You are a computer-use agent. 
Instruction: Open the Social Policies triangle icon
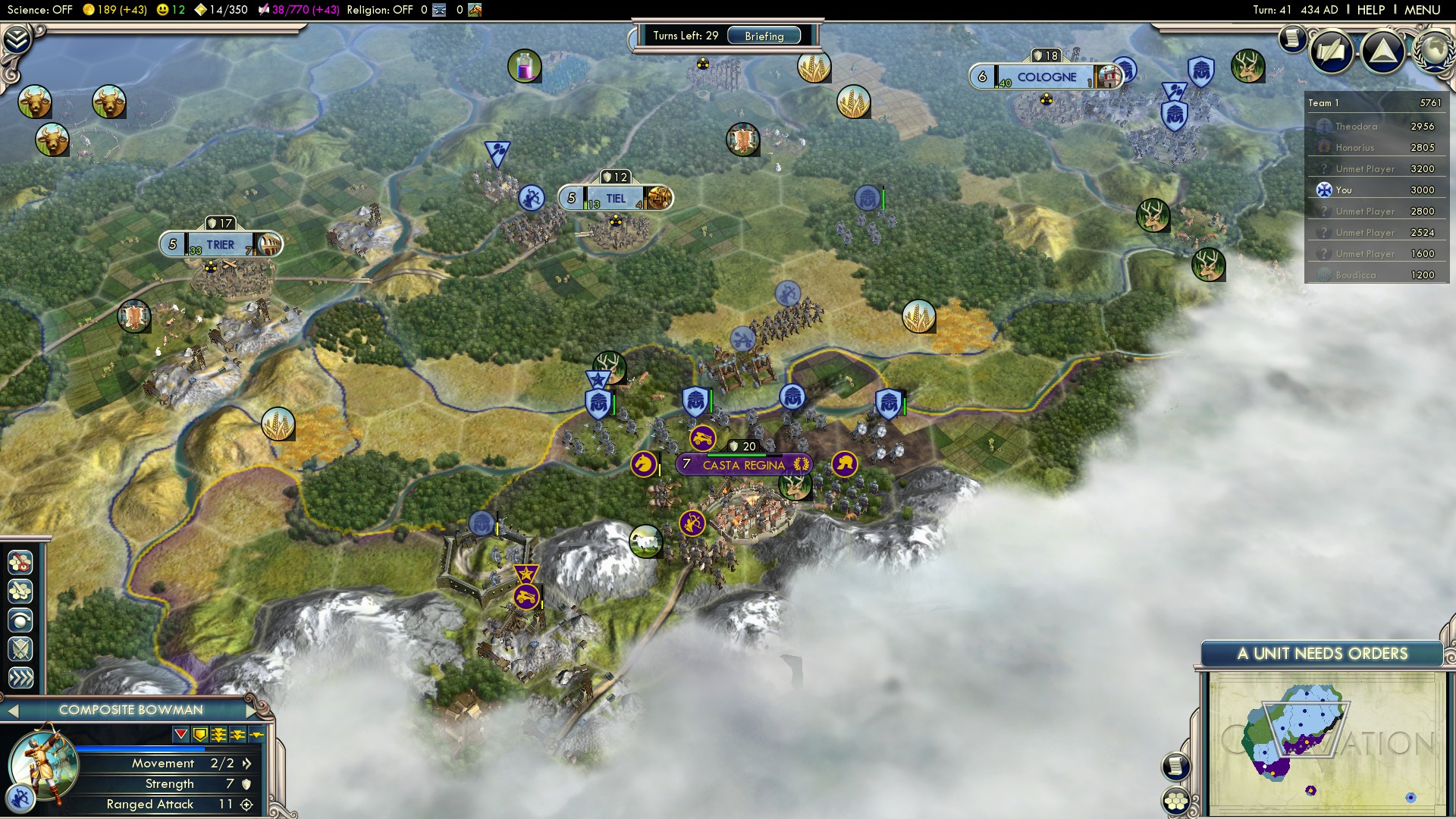pos(1382,51)
